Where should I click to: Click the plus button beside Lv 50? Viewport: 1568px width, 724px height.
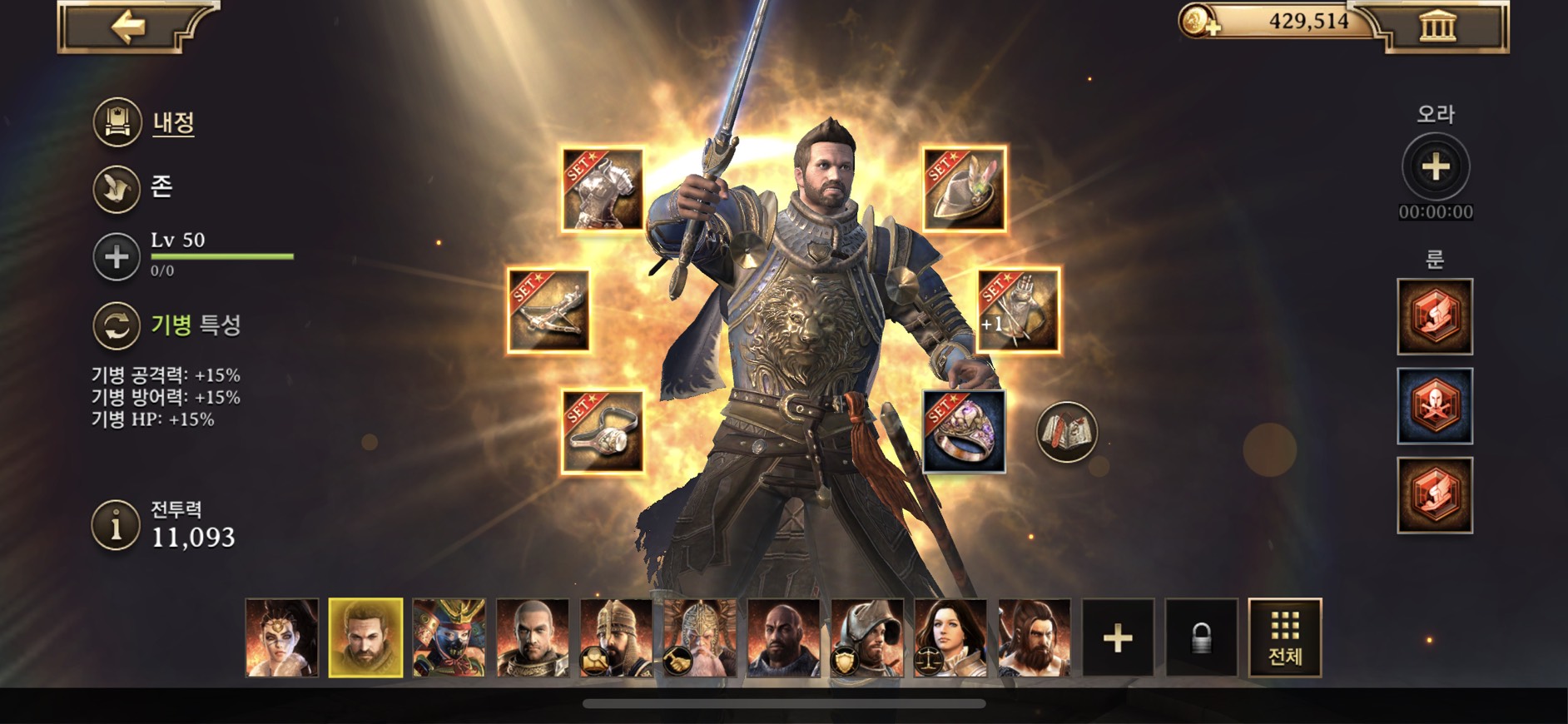coord(117,256)
